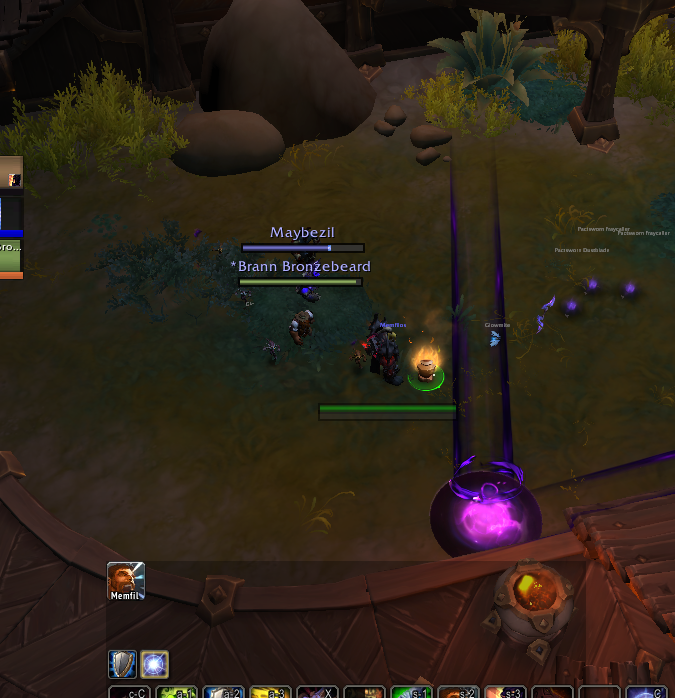The image size is (675, 698).
Task: Use the action slot labeled a-3
Action: tap(270, 692)
